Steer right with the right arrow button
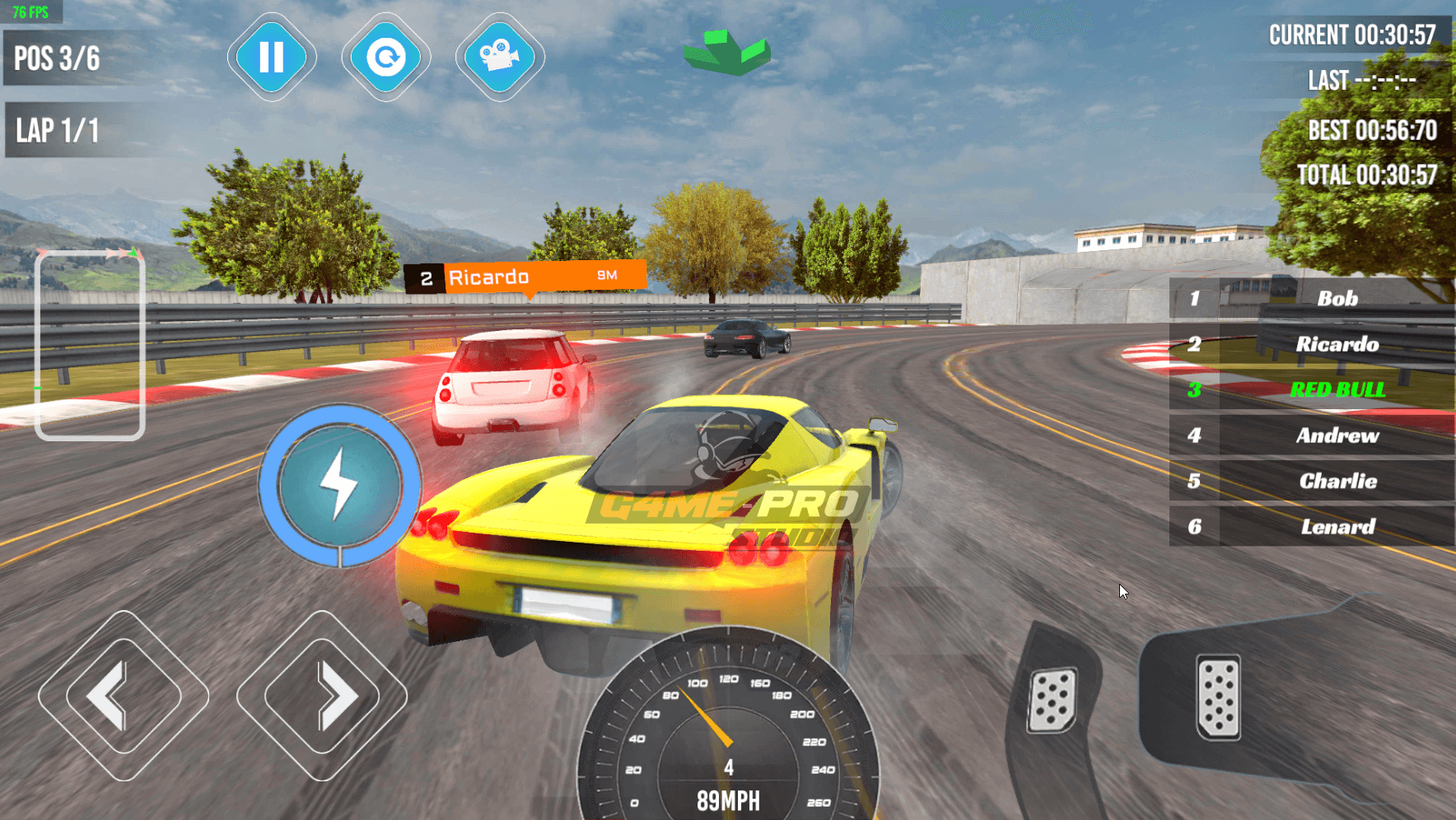This screenshot has width=1456, height=820. 322,696
